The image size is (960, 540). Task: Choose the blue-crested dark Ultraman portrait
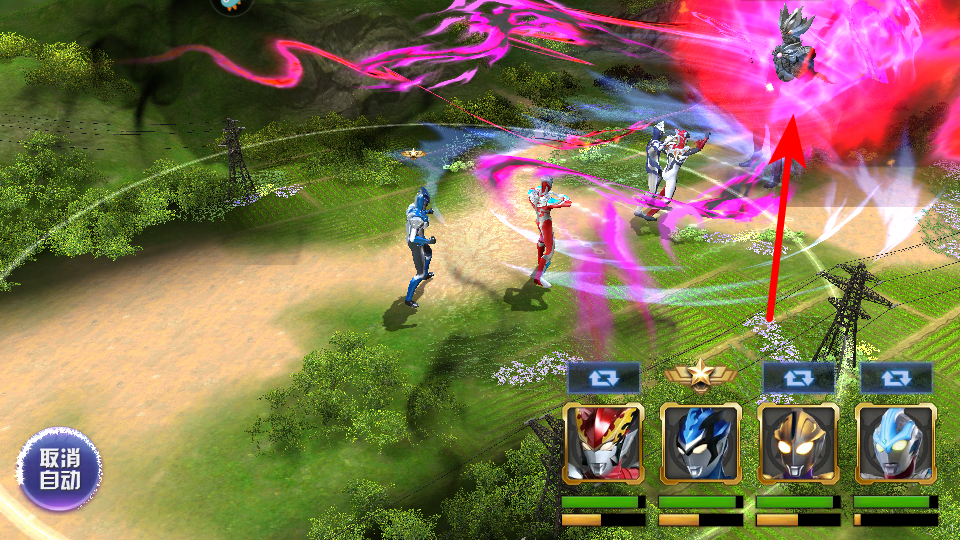click(700, 443)
